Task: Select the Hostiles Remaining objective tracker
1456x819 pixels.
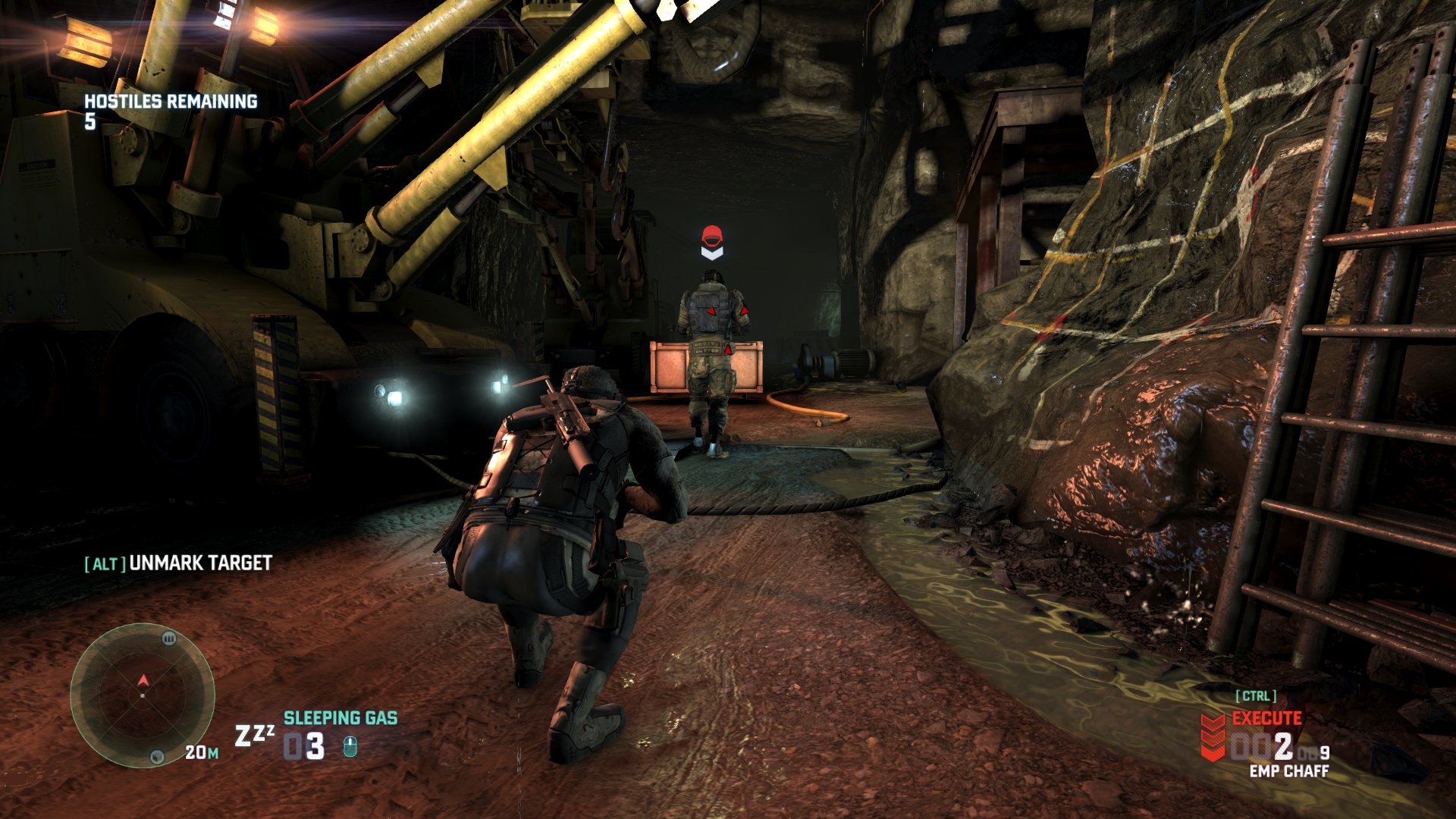Action: tap(170, 111)
